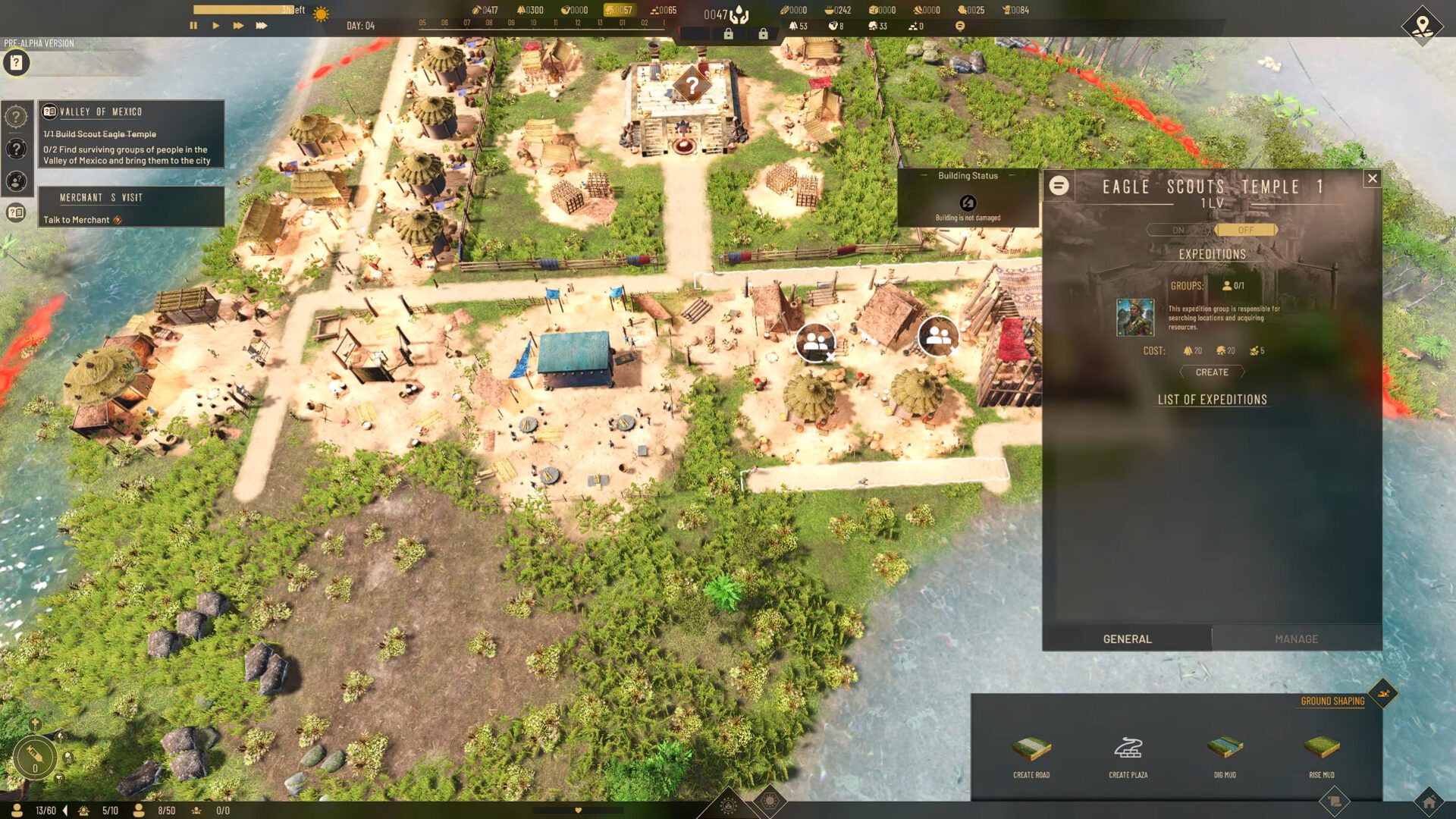Open the map pin icon
Screen dimensions: 1456x819
(1422, 25)
